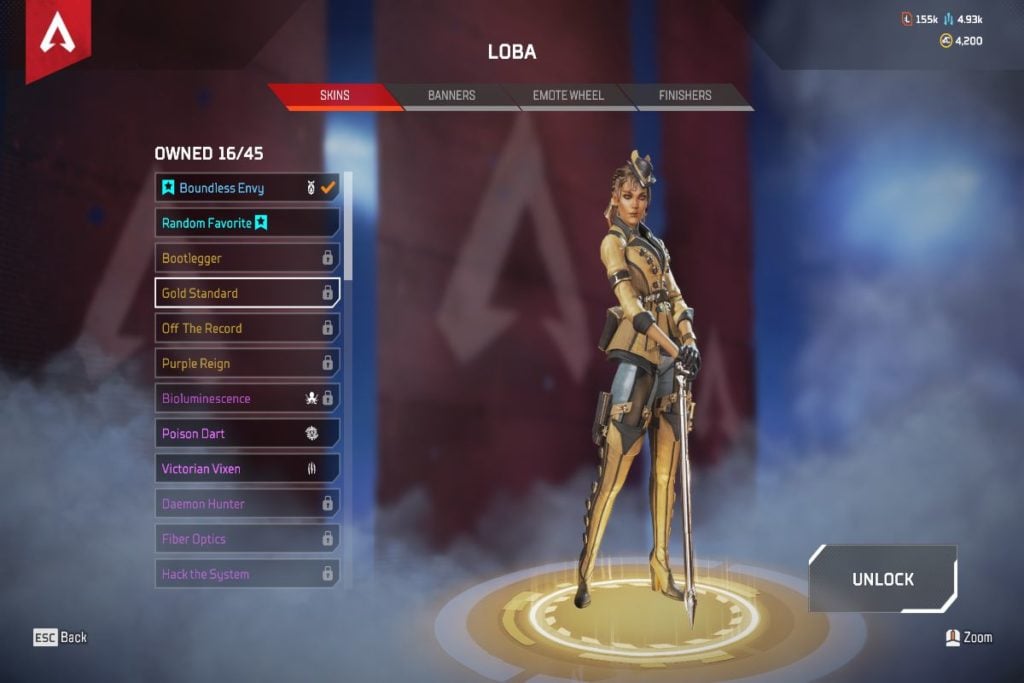
Task: Switch to the Skins tab
Action: click(334, 96)
